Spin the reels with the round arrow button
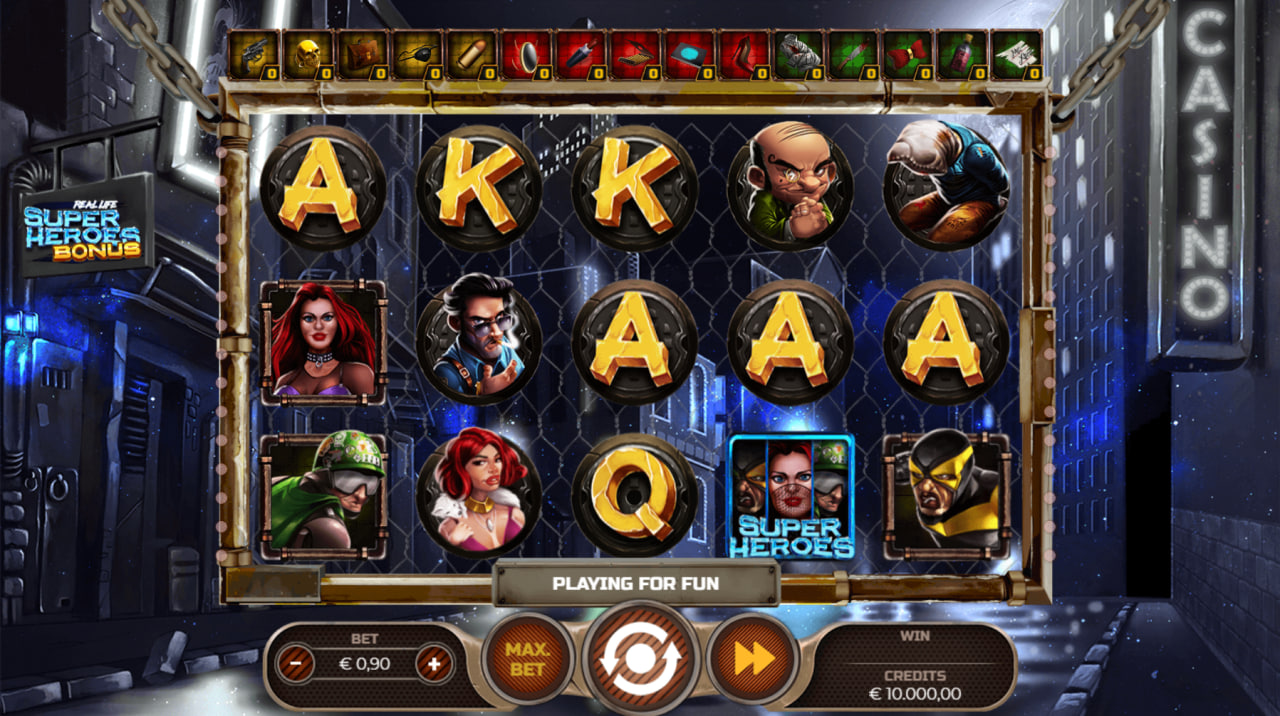This screenshot has width=1280, height=716. [640, 658]
